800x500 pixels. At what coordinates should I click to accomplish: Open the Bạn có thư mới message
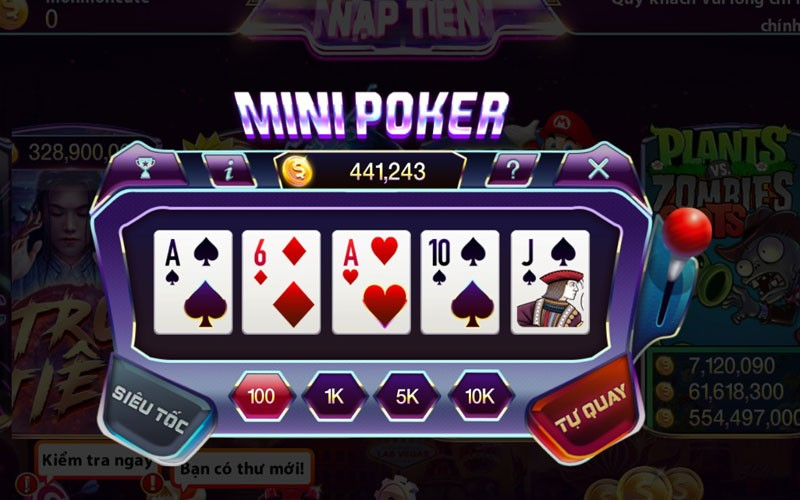[245, 469]
